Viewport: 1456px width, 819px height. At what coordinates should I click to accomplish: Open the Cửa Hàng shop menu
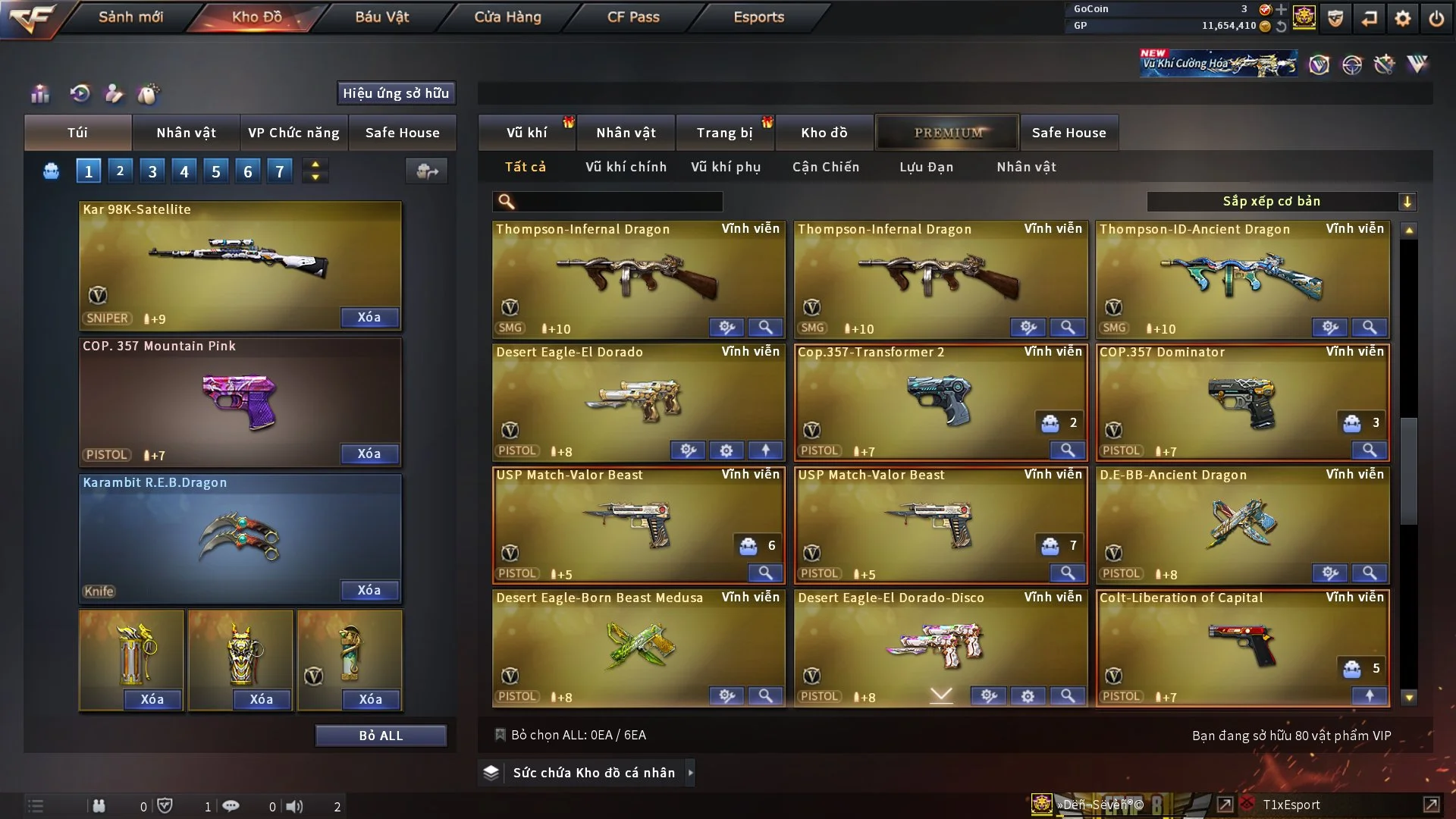pos(507,17)
